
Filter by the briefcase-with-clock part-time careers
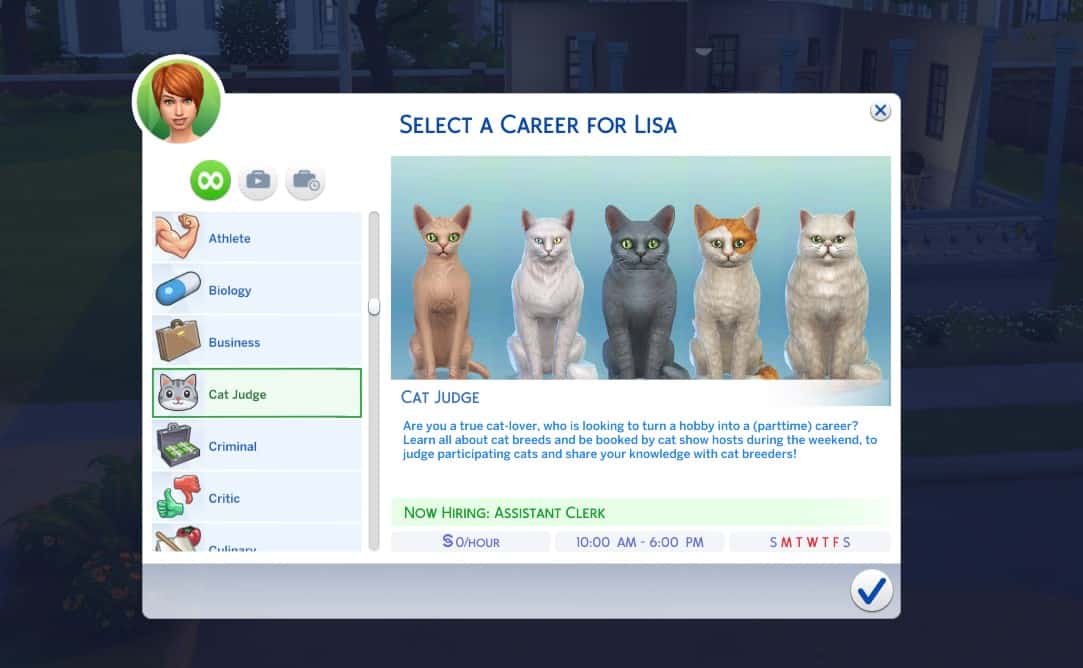pos(305,181)
